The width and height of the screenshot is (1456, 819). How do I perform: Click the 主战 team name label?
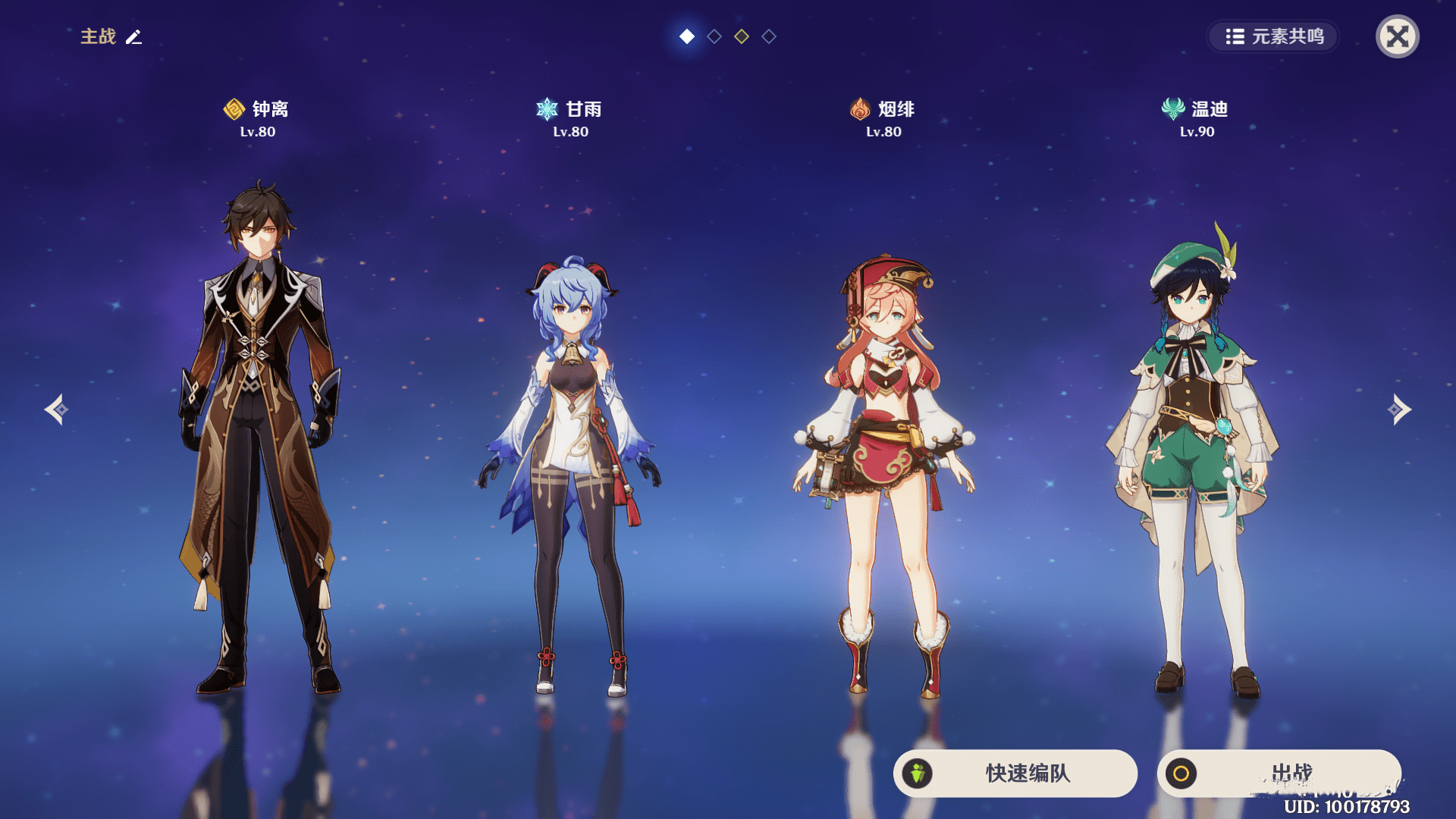99,36
